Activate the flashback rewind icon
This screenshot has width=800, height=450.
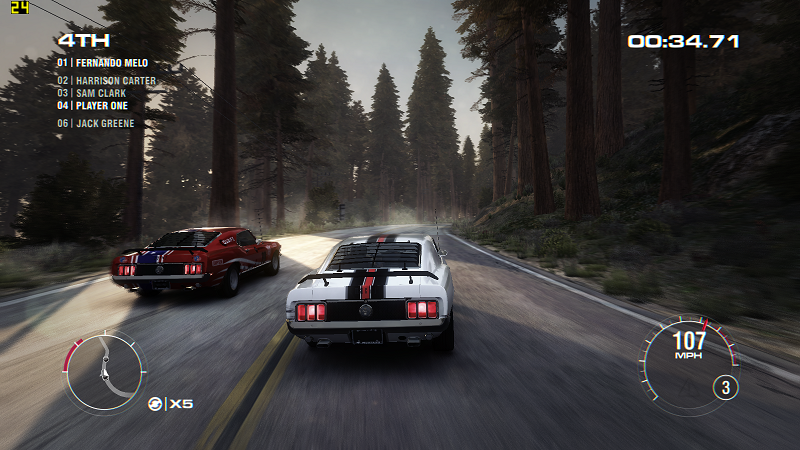[156, 403]
